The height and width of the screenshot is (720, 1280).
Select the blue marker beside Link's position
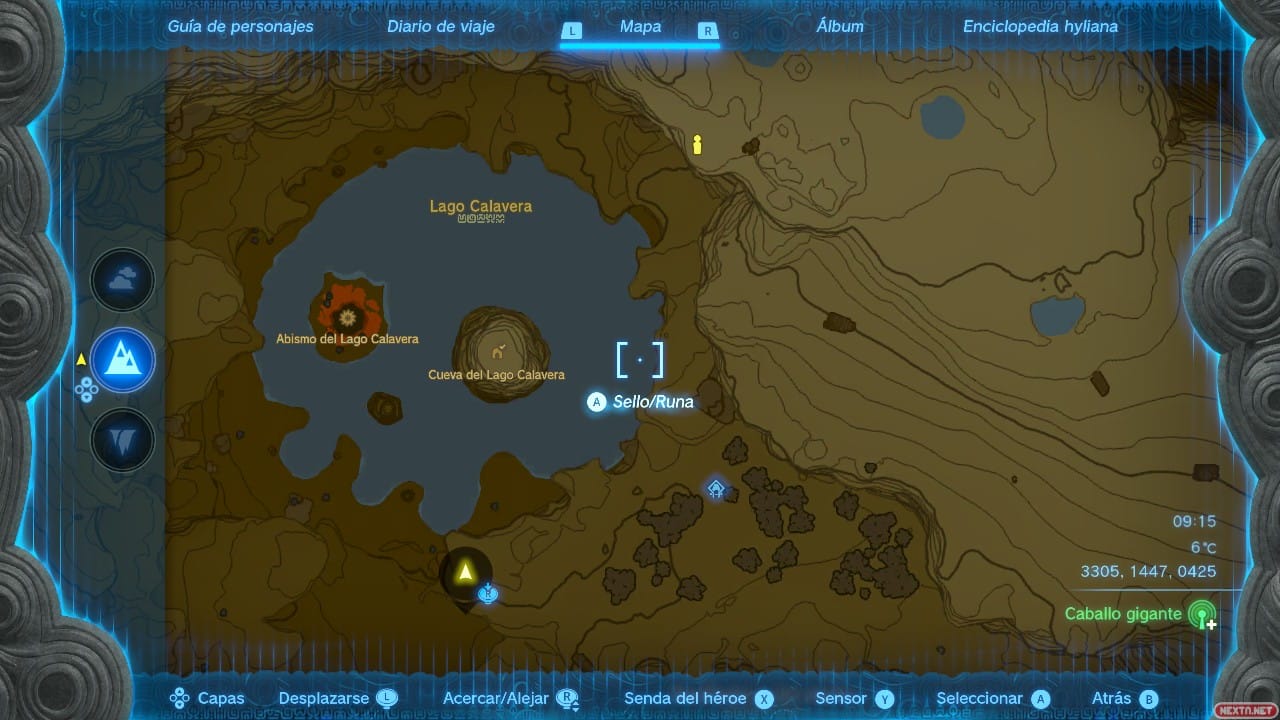pos(488,595)
